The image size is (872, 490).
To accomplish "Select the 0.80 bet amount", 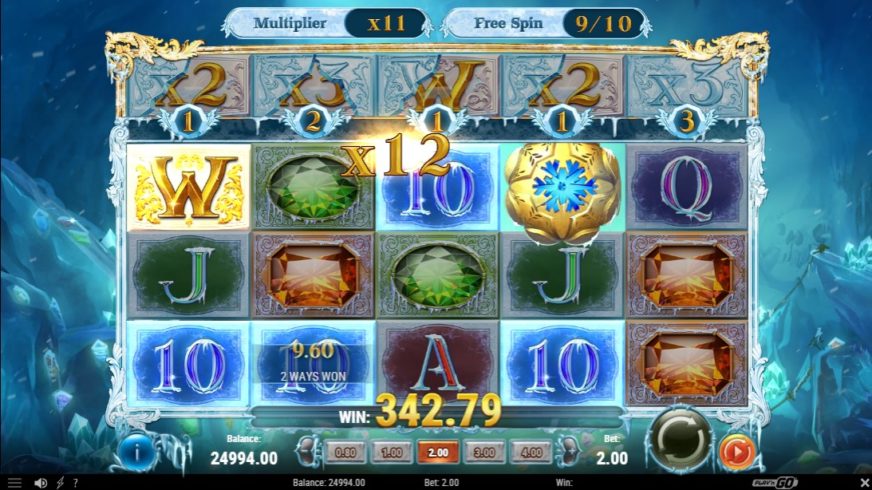I will click(x=346, y=452).
